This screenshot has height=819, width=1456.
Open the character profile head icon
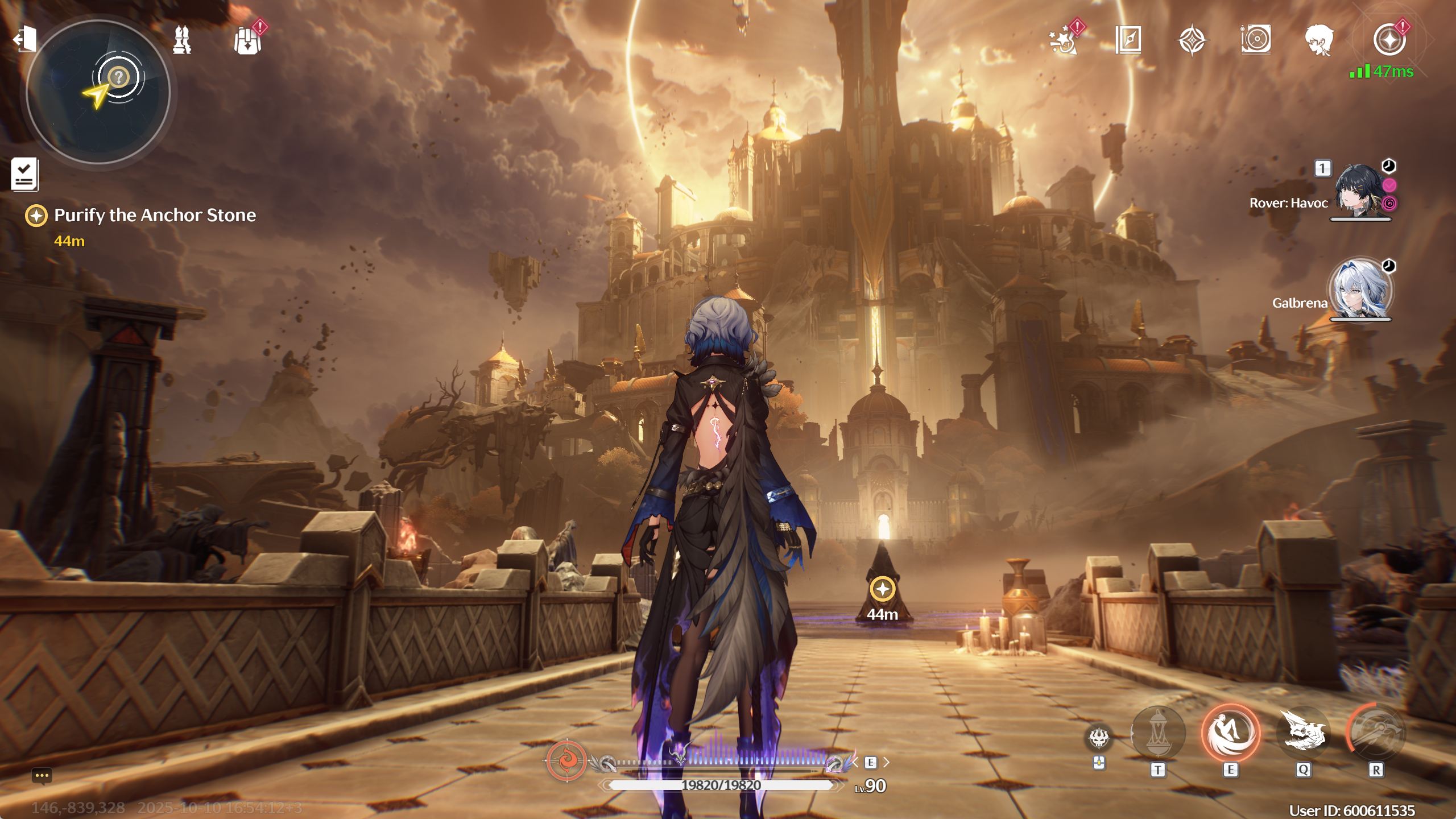1319,40
